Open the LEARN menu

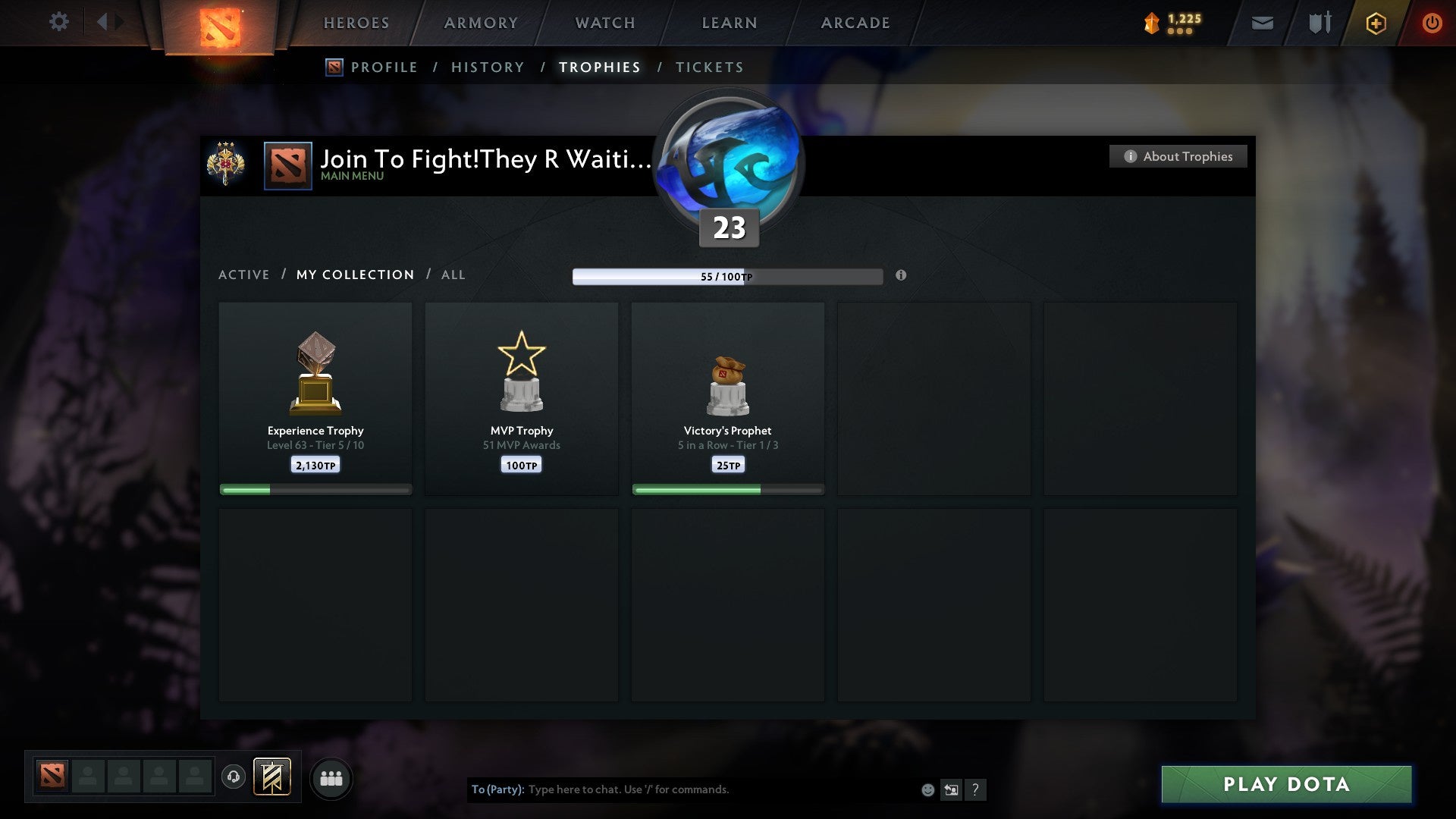(x=727, y=23)
